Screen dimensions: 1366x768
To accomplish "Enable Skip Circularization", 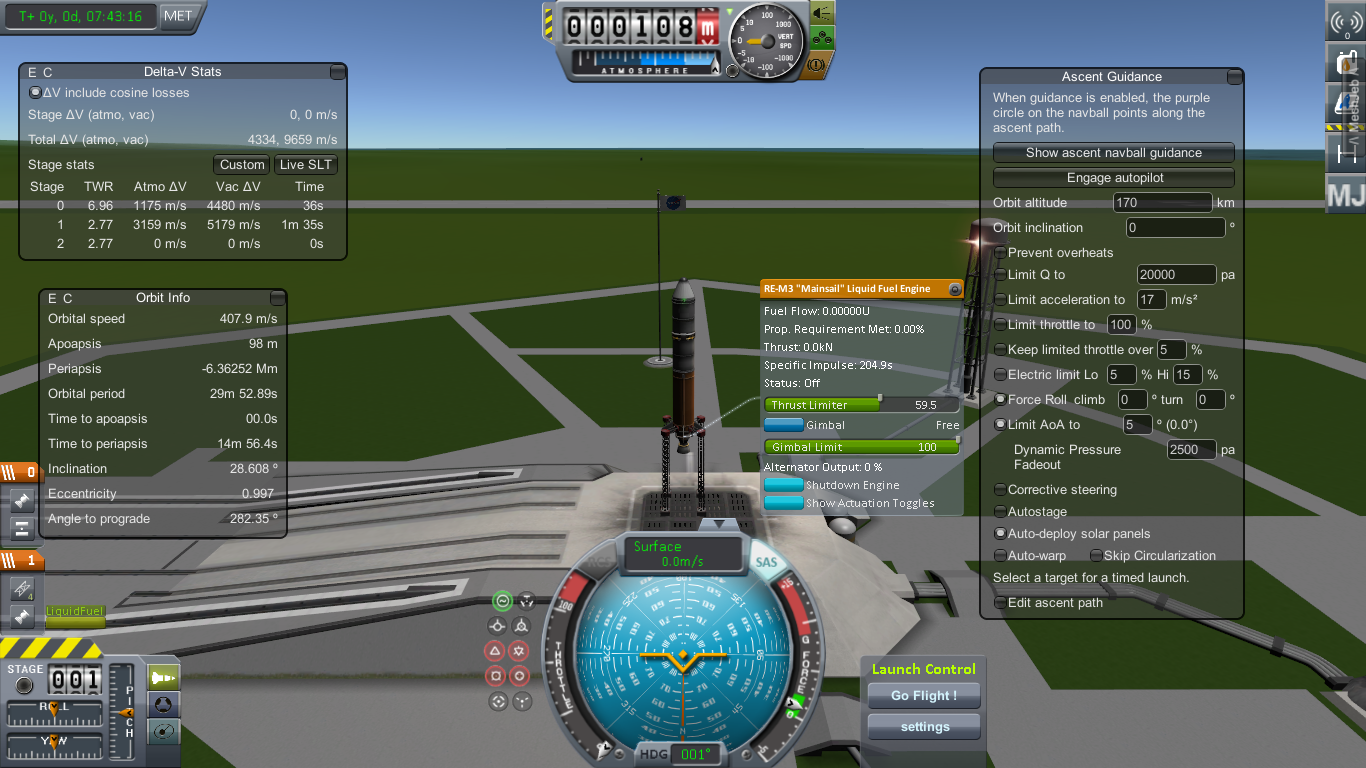I will (x=1097, y=556).
